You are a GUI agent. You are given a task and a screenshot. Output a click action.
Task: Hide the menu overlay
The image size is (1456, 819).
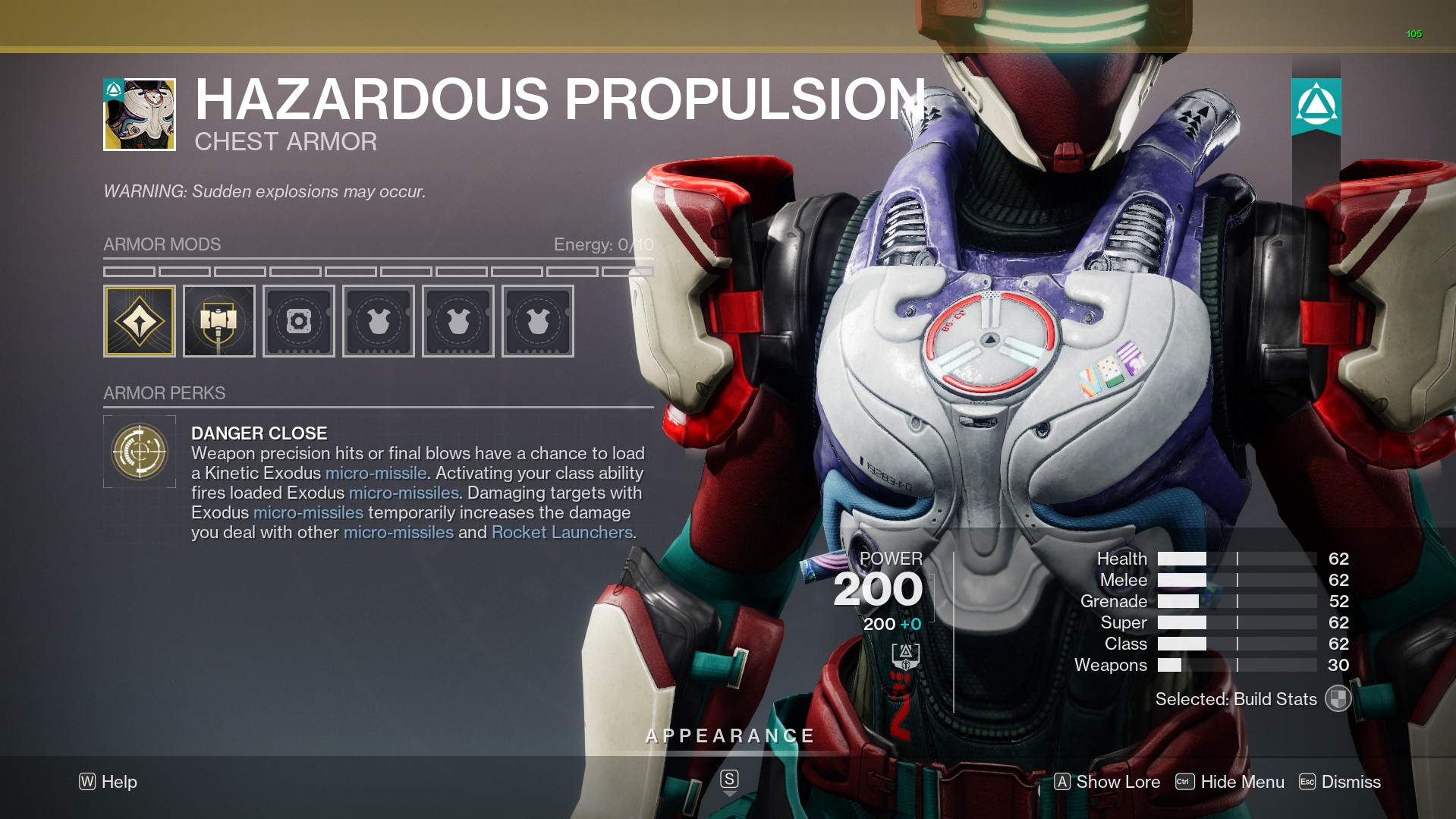1230,782
